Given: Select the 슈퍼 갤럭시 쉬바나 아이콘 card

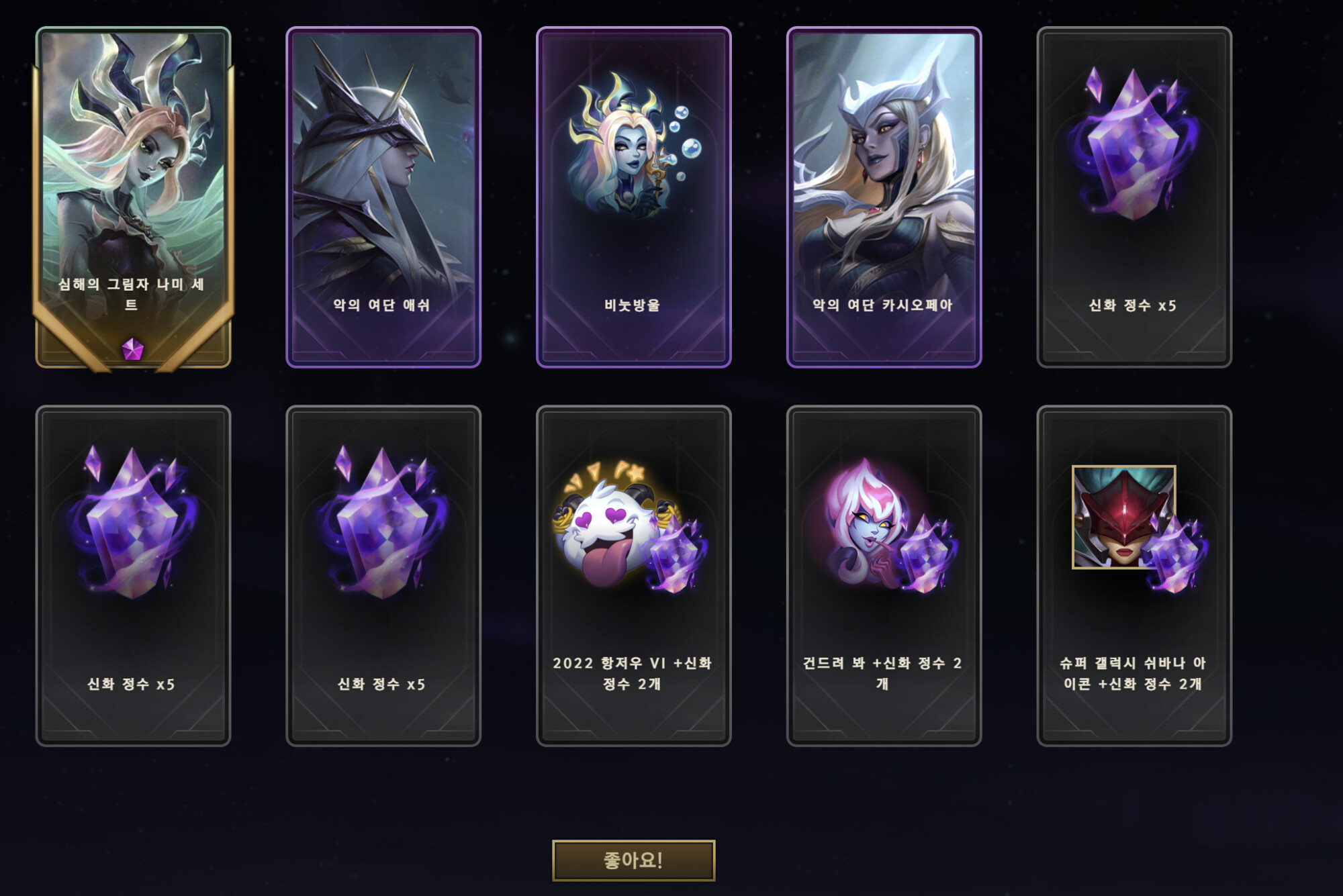Looking at the screenshot, I should 1133,575.
